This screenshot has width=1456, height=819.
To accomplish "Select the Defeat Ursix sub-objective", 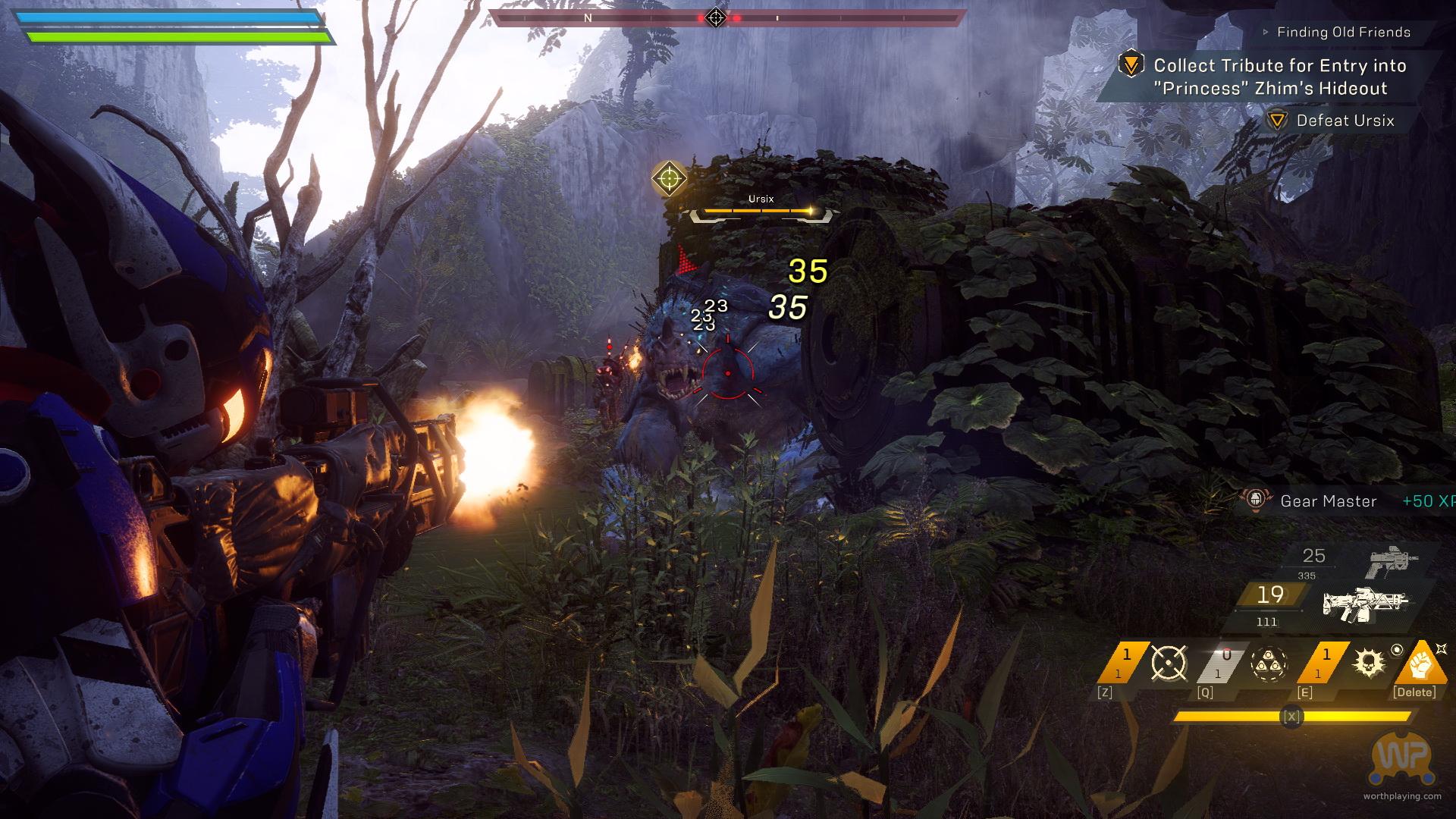I will tap(1345, 121).
